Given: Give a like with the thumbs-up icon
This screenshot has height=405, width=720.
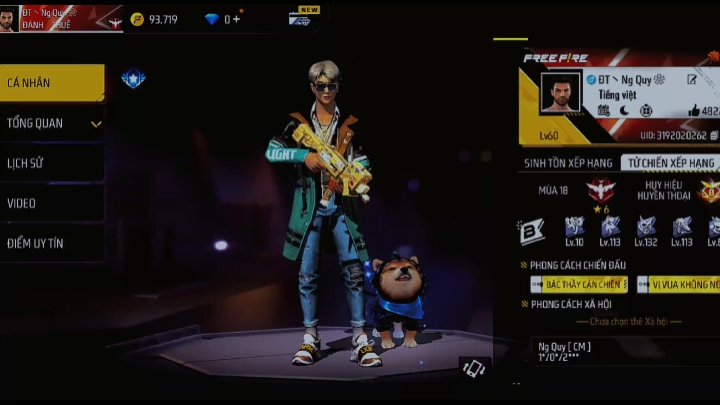Looking at the screenshot, I should [694, 111].
